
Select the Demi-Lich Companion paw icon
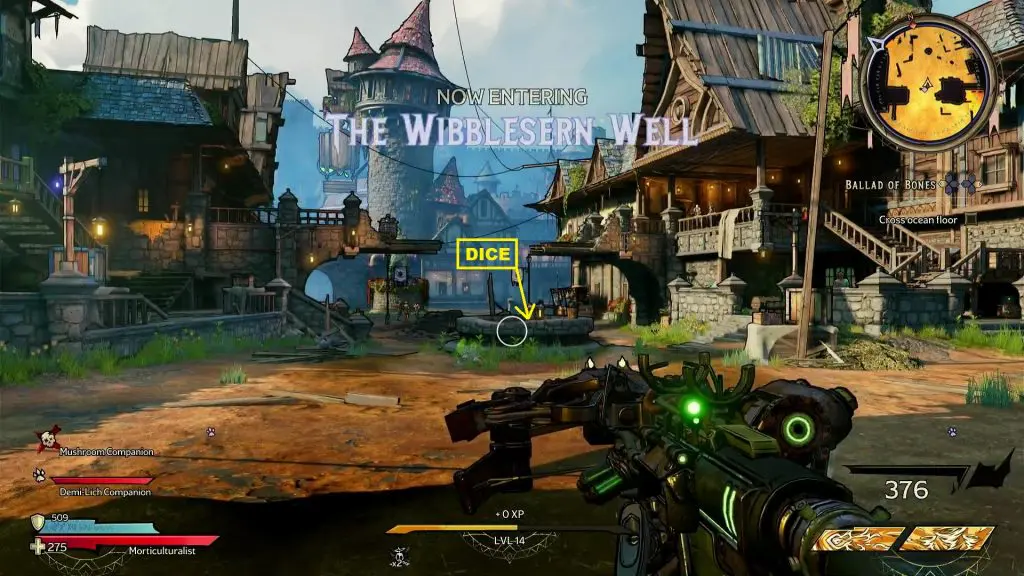(x=39, y=475)
